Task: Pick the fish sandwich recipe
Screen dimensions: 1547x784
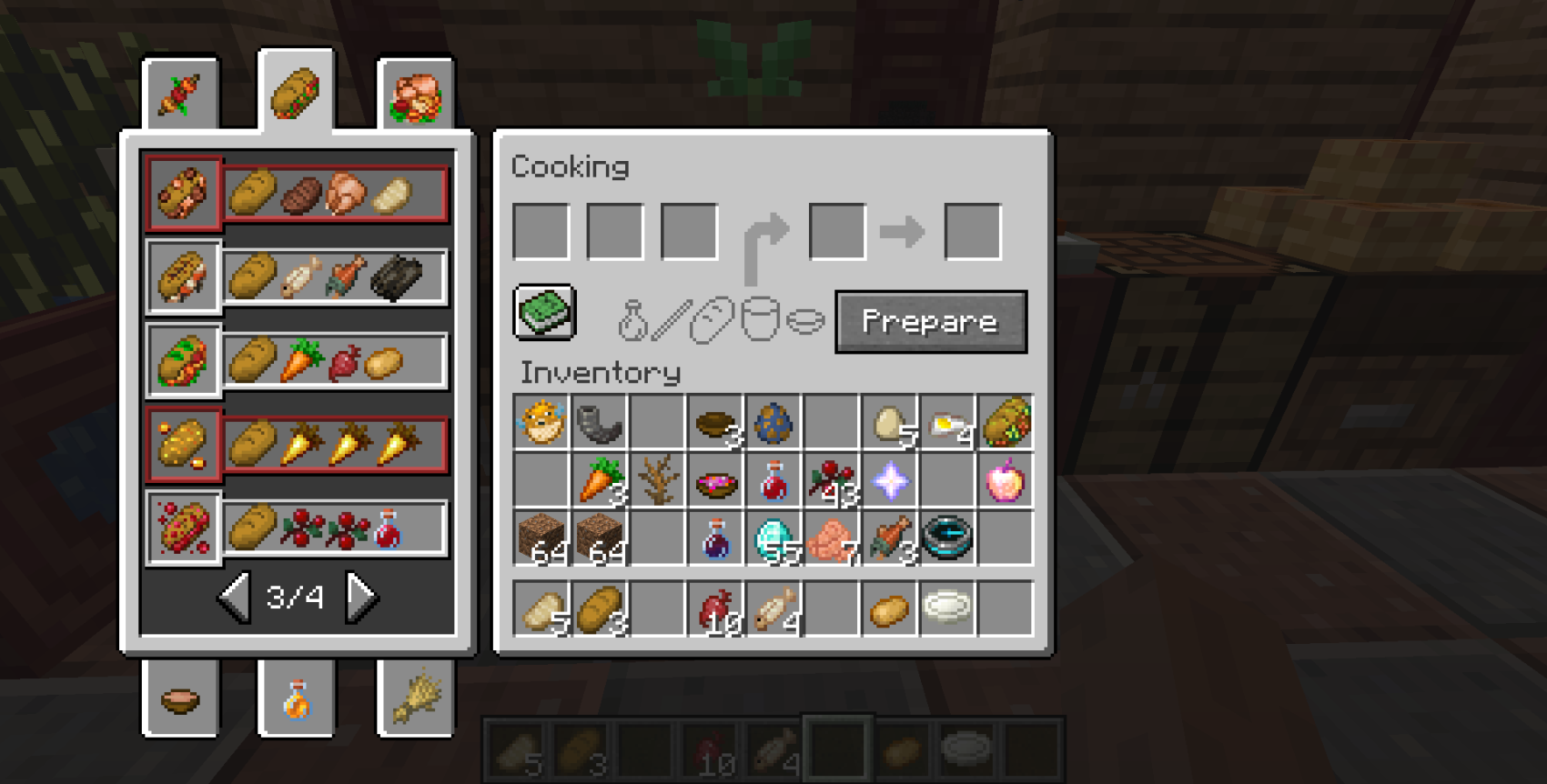Action: point(182,276)
